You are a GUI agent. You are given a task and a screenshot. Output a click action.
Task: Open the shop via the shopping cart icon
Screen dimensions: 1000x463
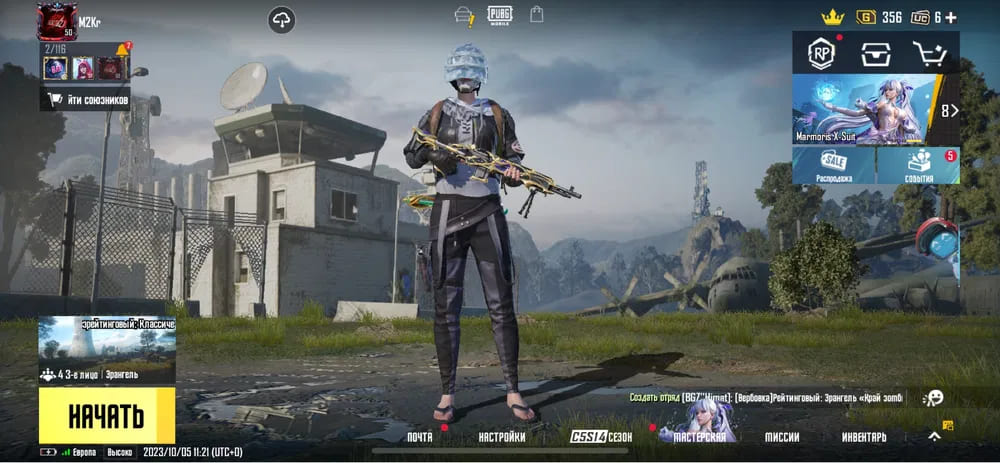tap(929, 54)
